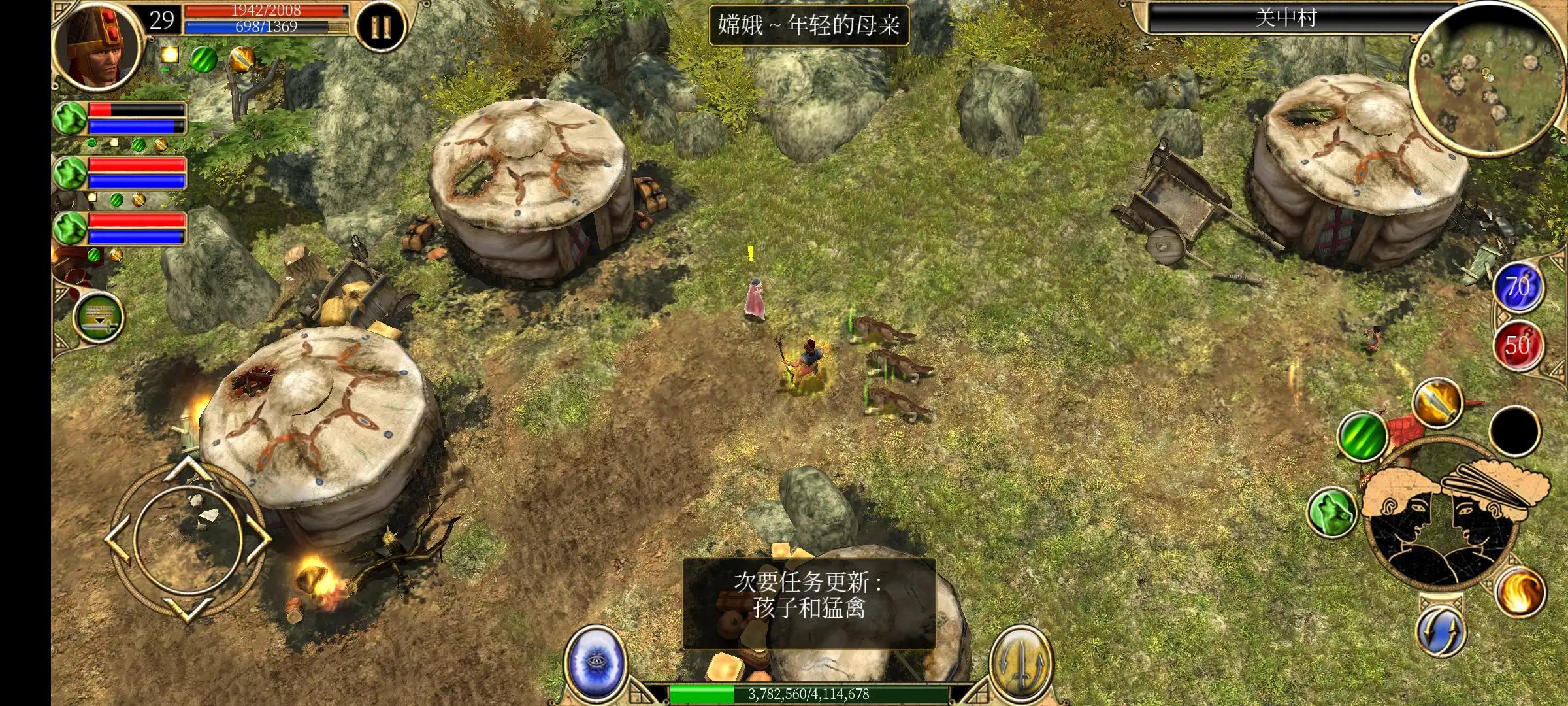
Task: Activate the flaming sword skill icon
Action: (x=1437, y=403)
